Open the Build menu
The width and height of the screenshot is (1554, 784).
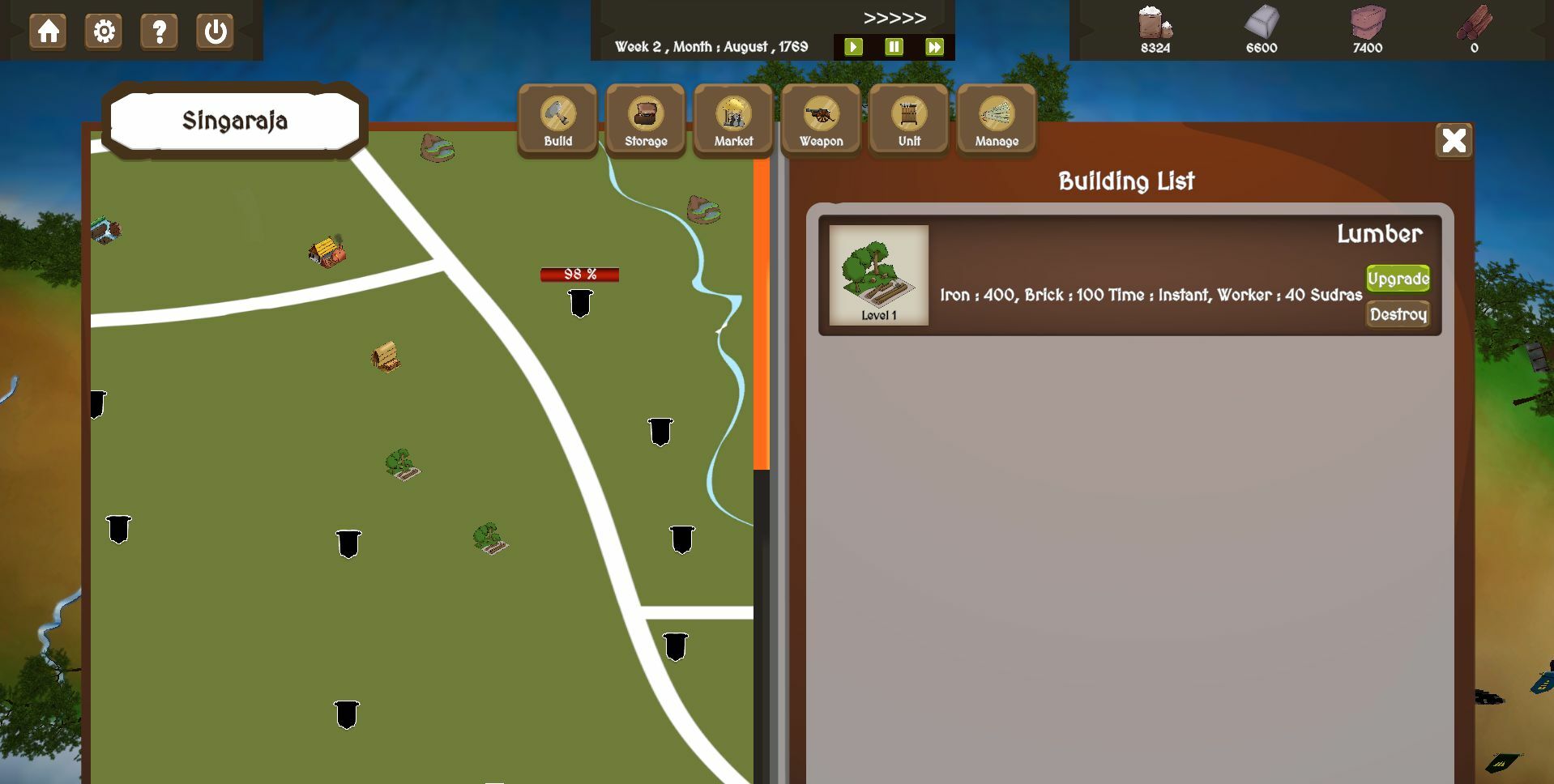coord(556,118)
